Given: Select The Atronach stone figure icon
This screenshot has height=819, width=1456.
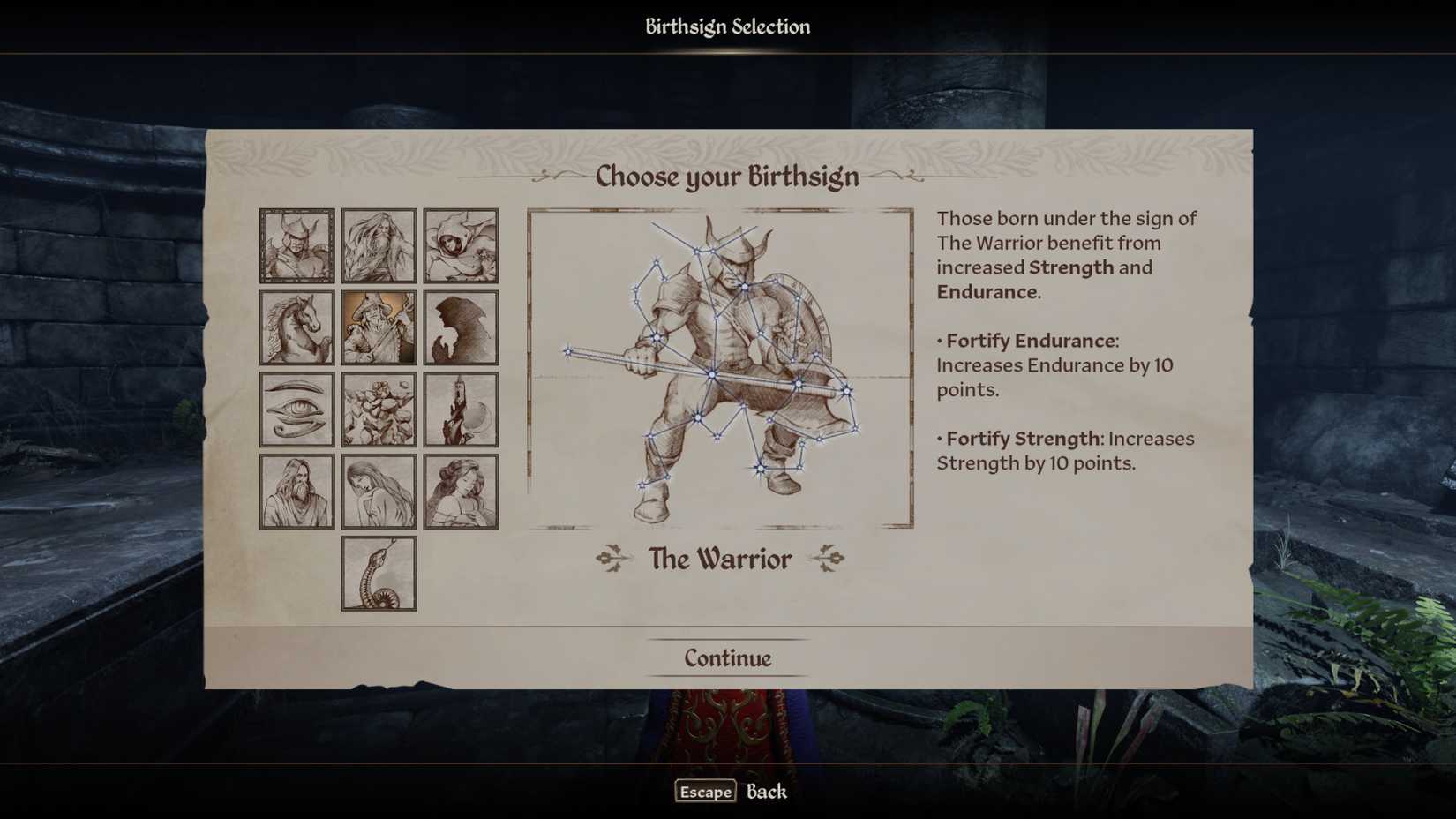Looking at the screenshot, I should coord(379,408).
